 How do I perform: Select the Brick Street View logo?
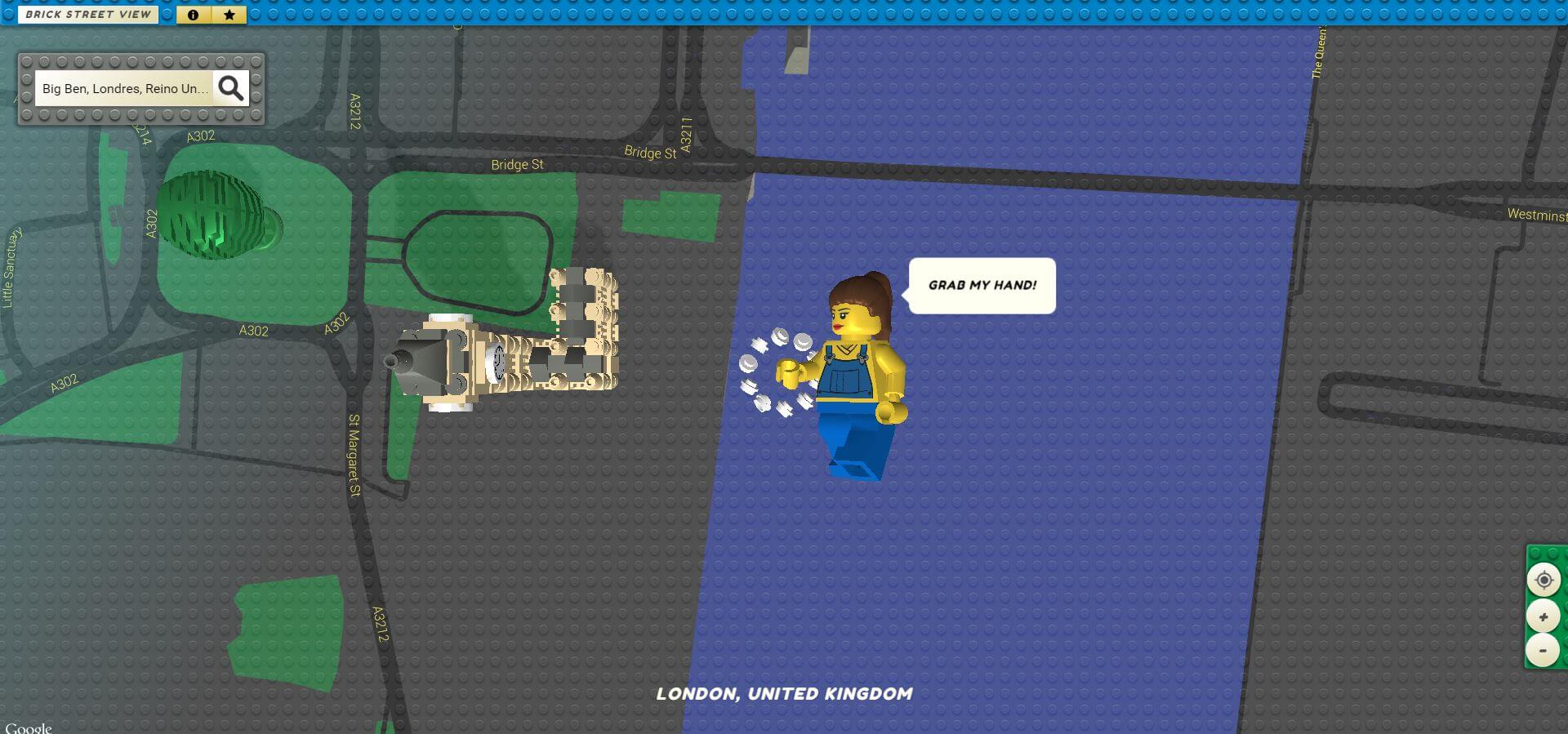point(88,14)
